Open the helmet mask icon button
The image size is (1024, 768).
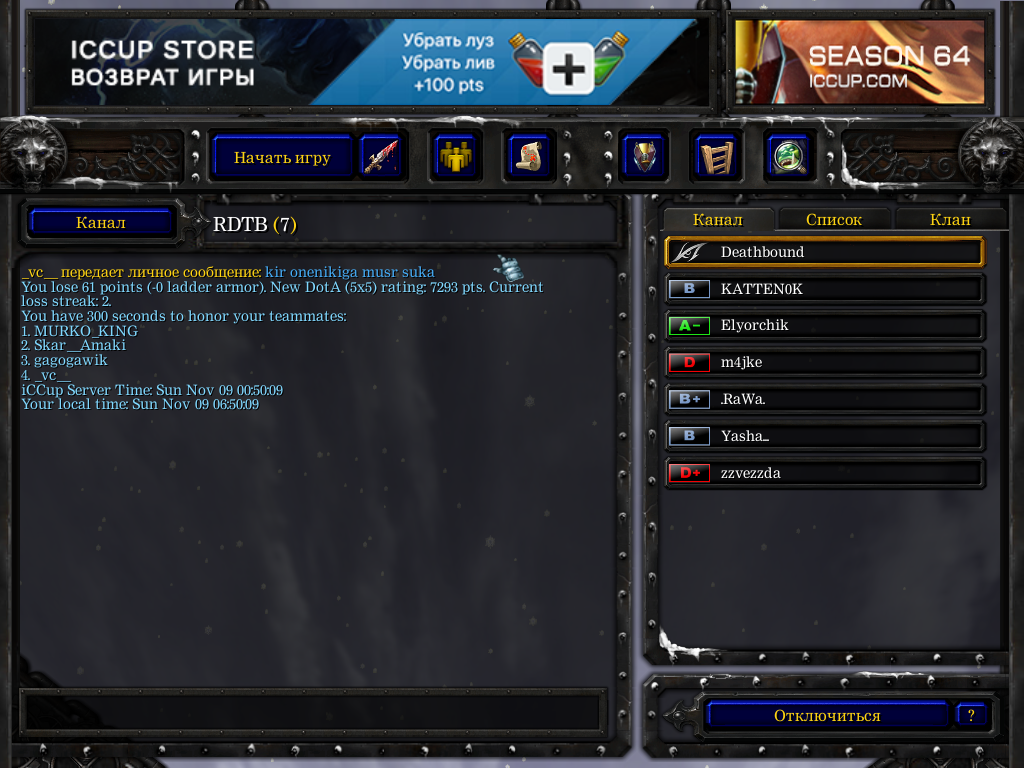coord(644,157)
